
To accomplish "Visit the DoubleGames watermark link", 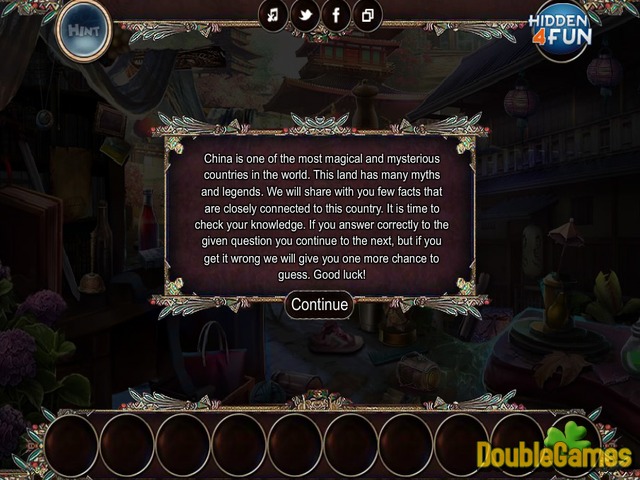I will [553, 452].
